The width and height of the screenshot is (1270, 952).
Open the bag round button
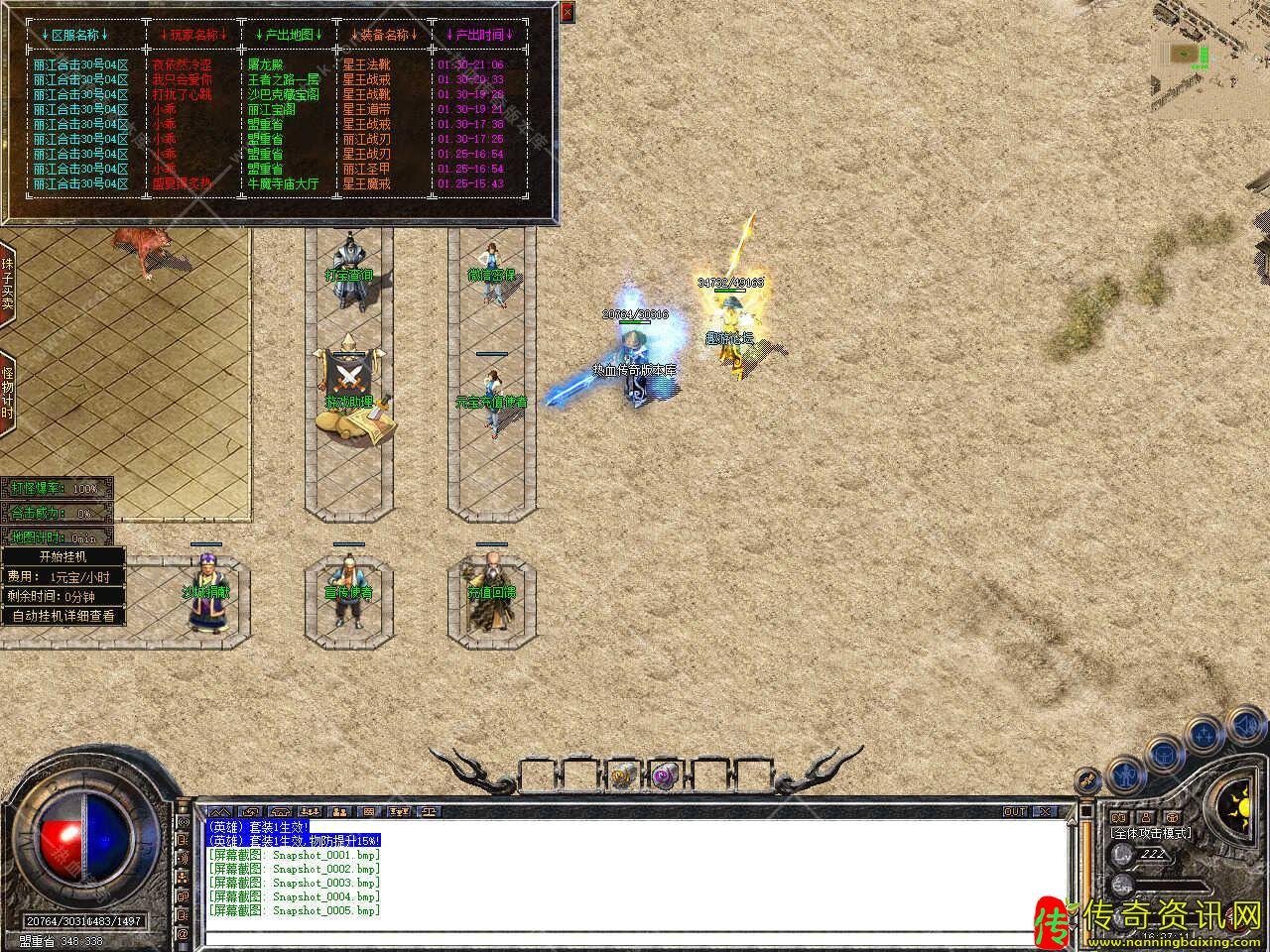[x=1163, y=754]
